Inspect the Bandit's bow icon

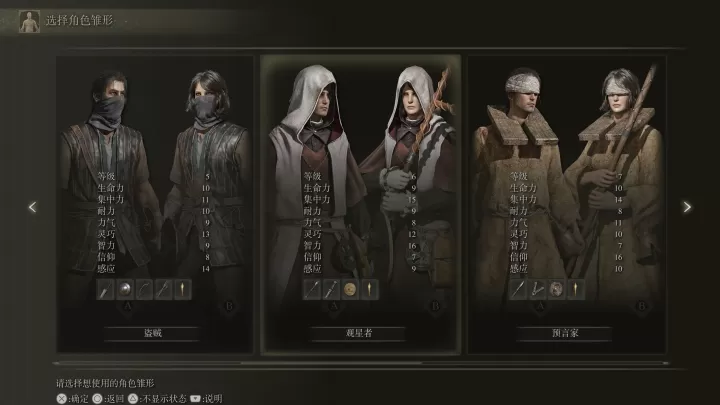(x=144, y=290)
